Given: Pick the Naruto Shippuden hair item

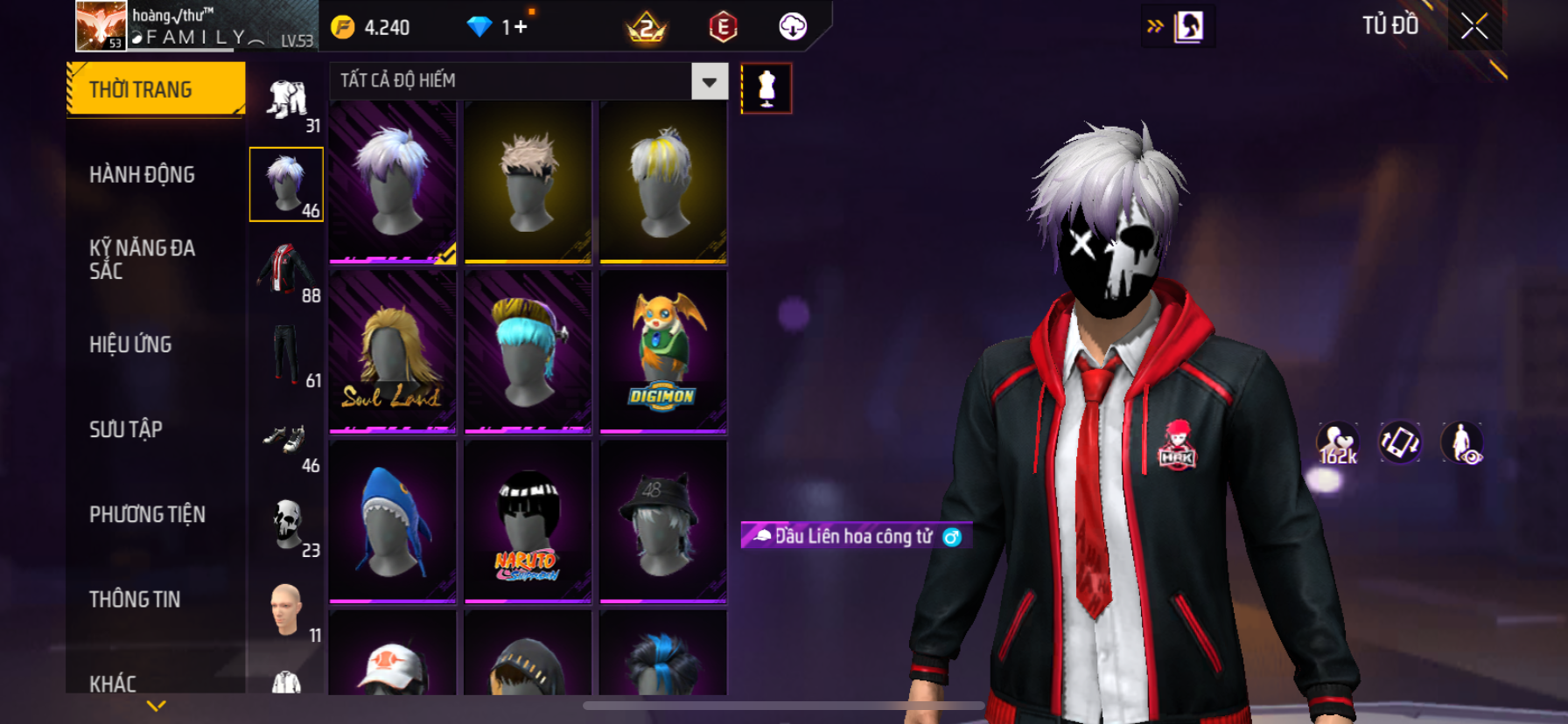Looking at the screenshot, I should tap(528, 521).
